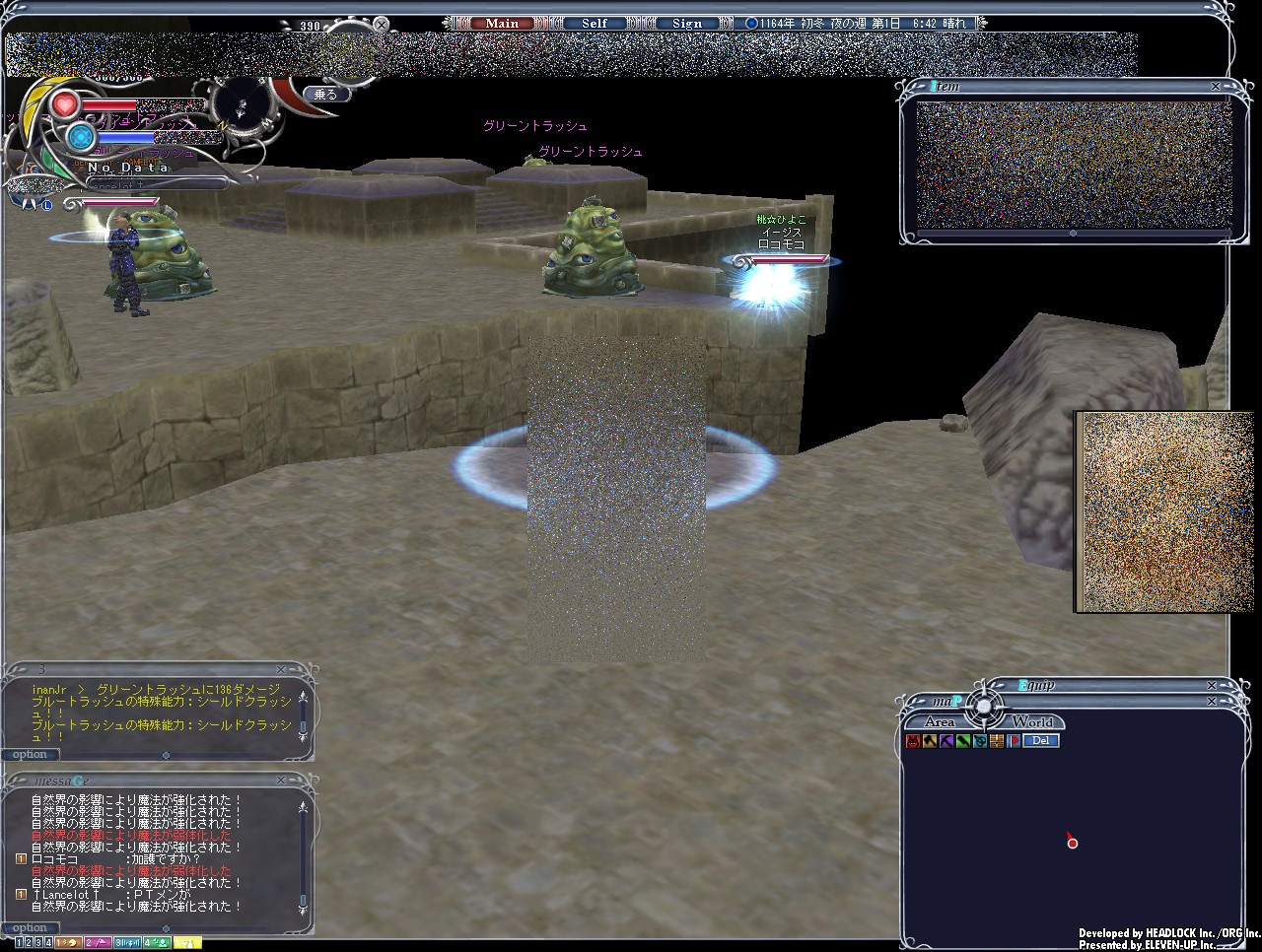
Task: Close the message log window
Action: pos(281,781)
